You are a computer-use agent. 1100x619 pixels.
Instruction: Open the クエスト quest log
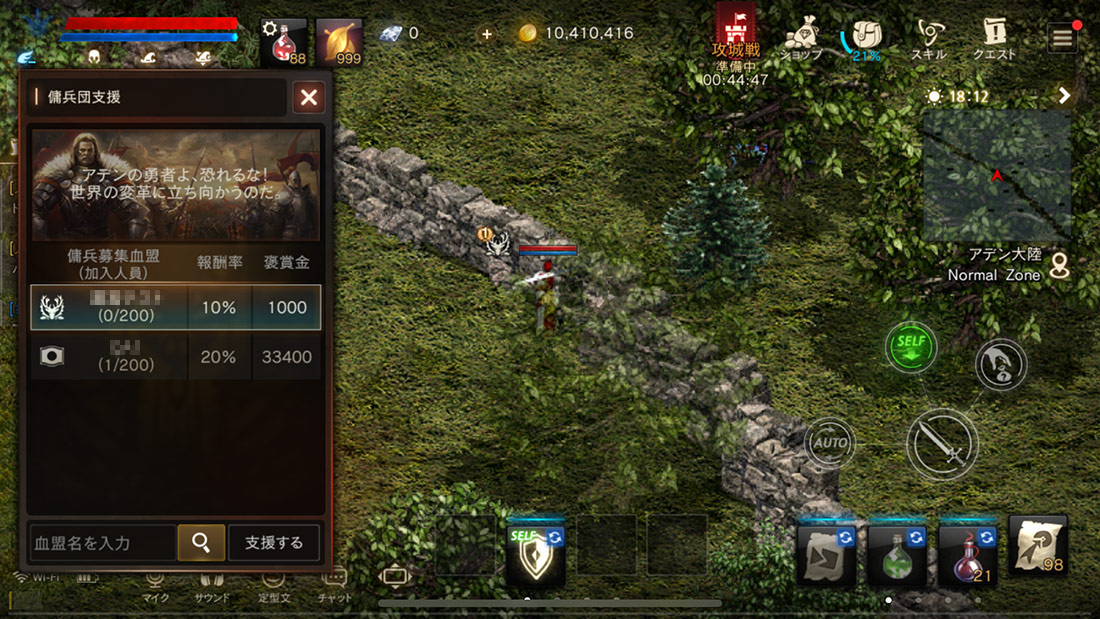[994, 38]
